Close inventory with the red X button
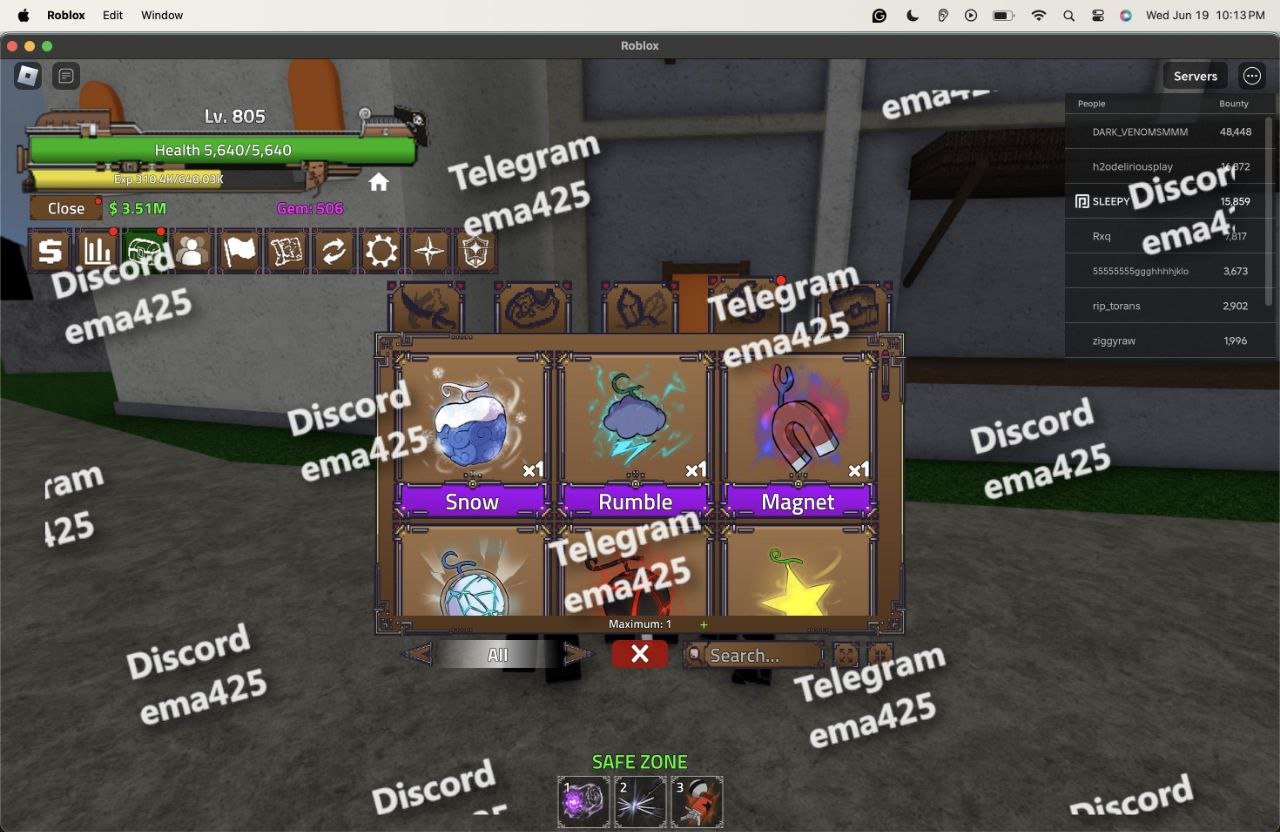1280x832 pixels. (x=640, y=654)
